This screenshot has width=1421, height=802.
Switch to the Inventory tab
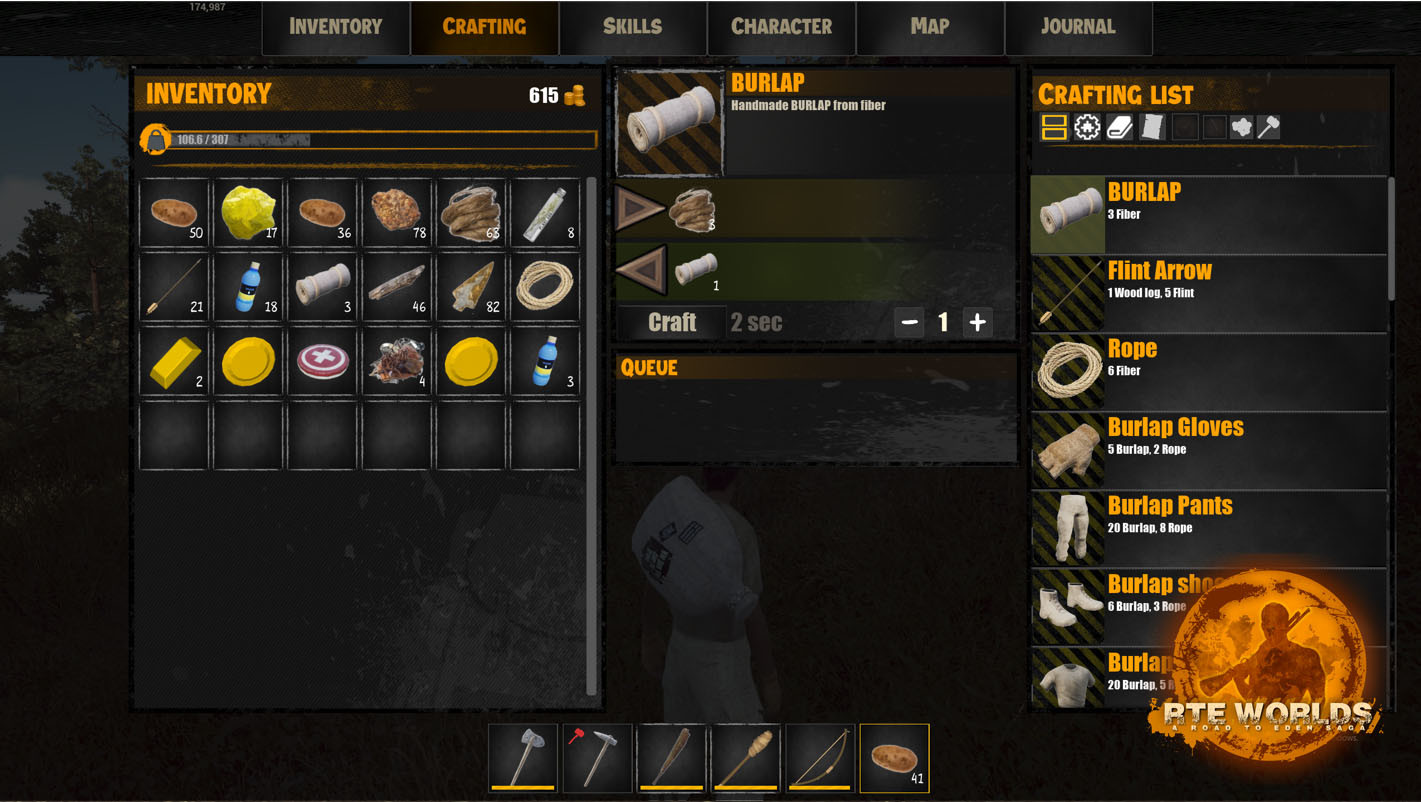pos(335,27)
